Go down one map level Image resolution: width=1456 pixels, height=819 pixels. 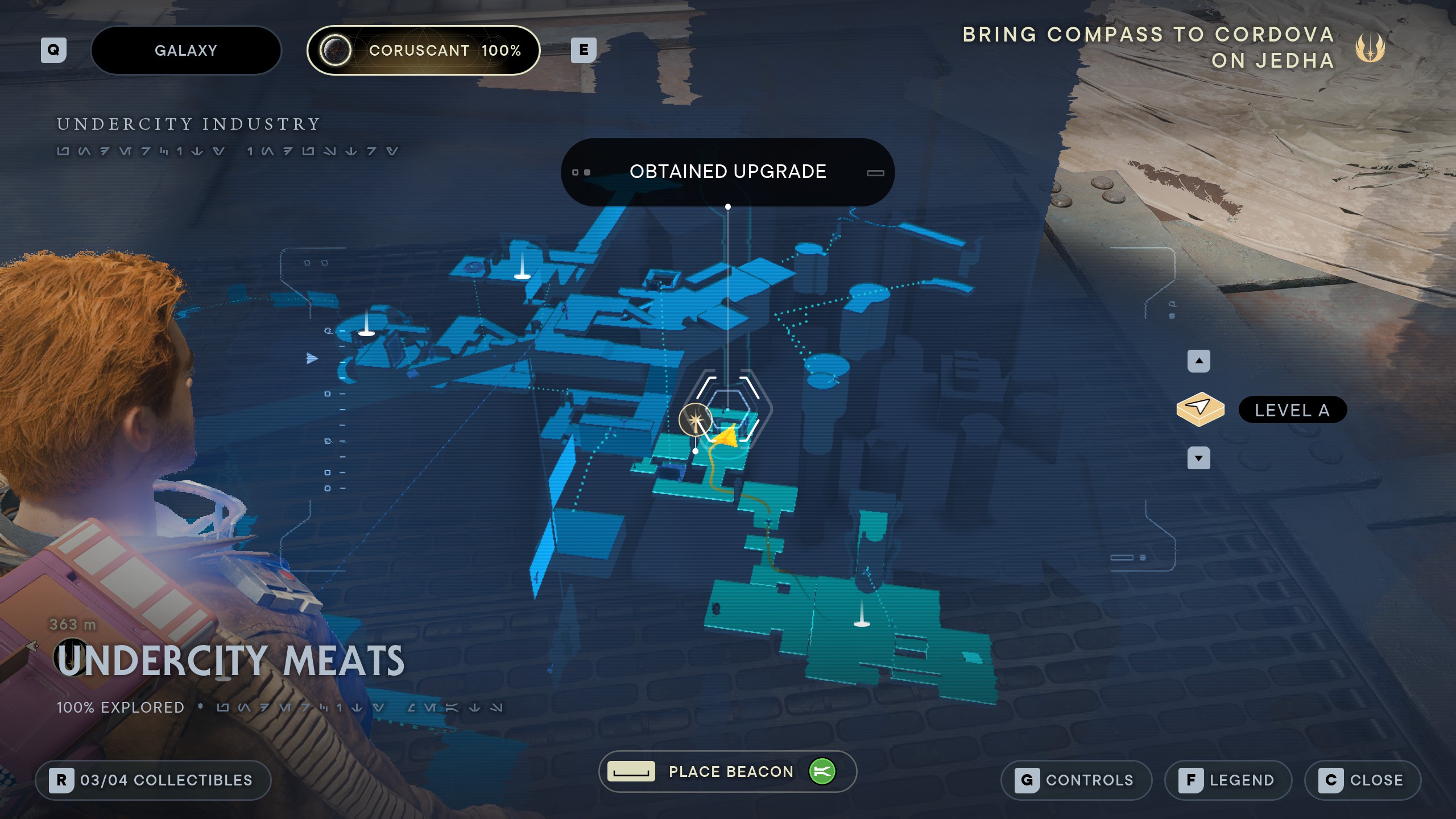tap(1198, 458)
